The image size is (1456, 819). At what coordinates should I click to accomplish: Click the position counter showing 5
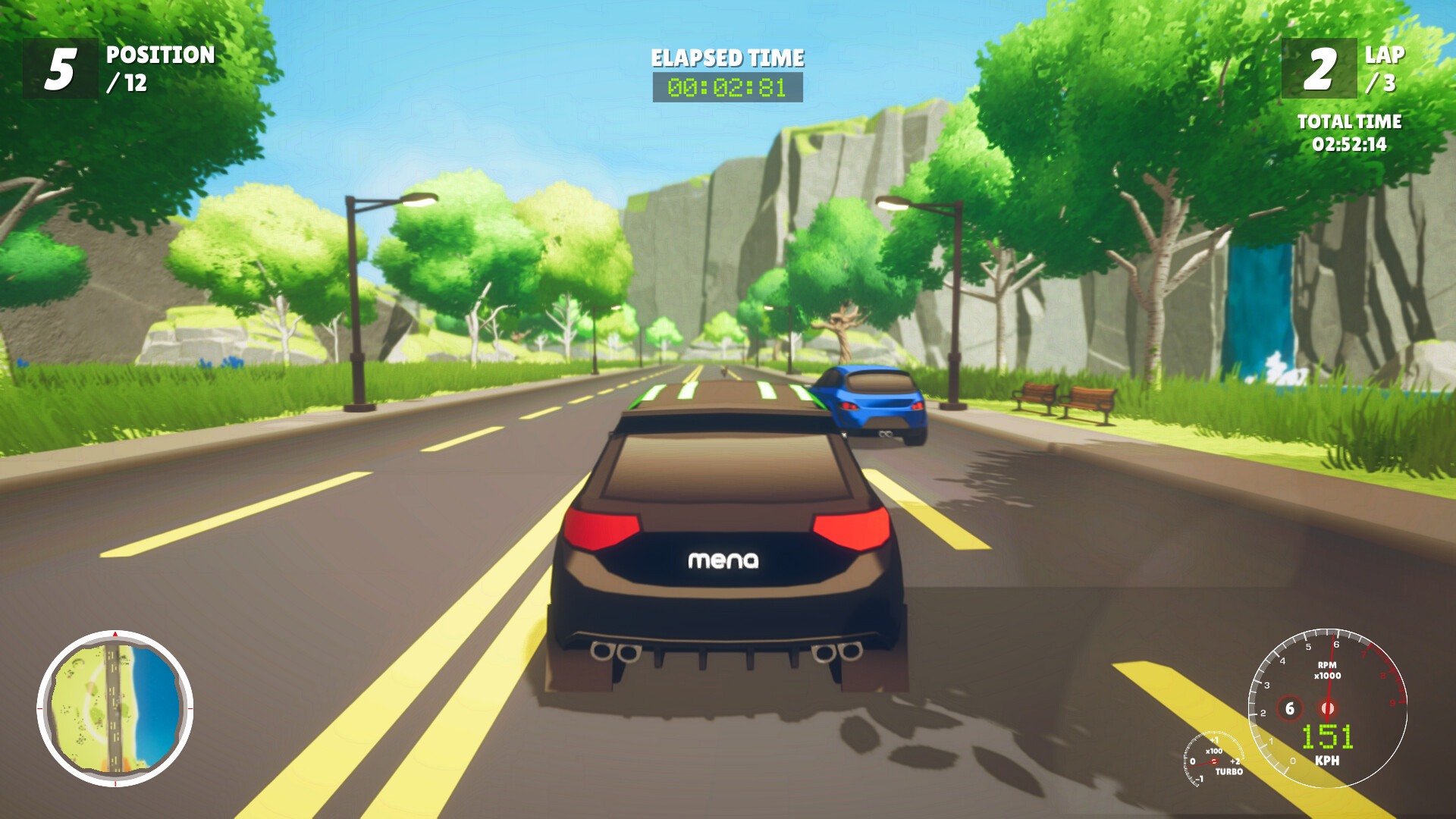(62, 68)
